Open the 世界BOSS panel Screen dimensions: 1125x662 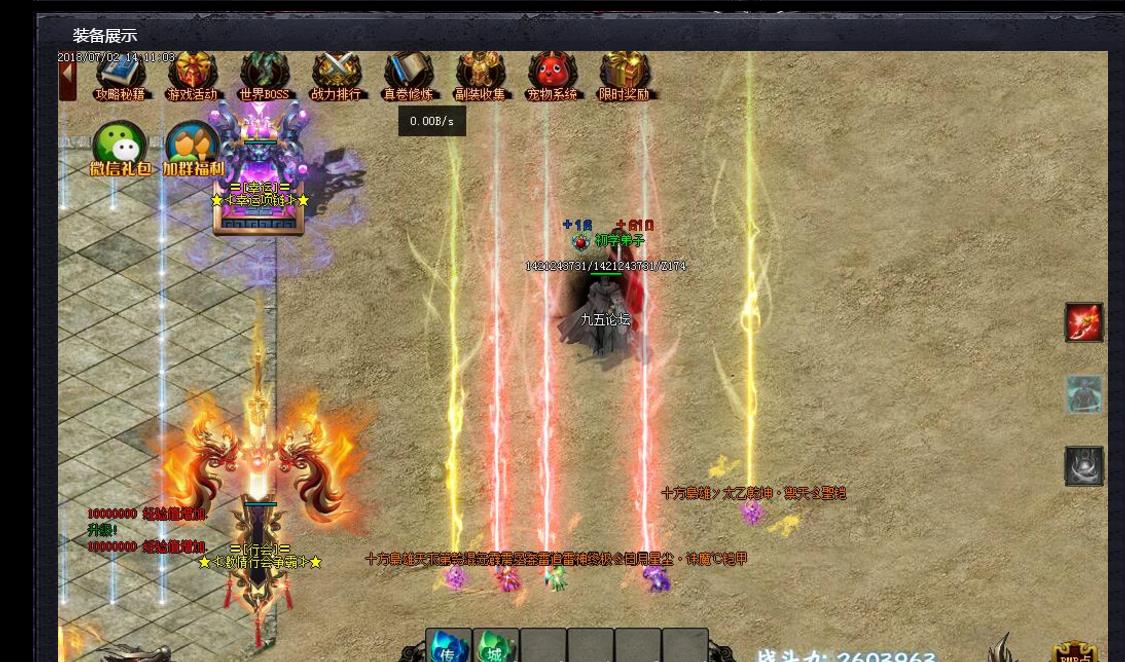264,76
